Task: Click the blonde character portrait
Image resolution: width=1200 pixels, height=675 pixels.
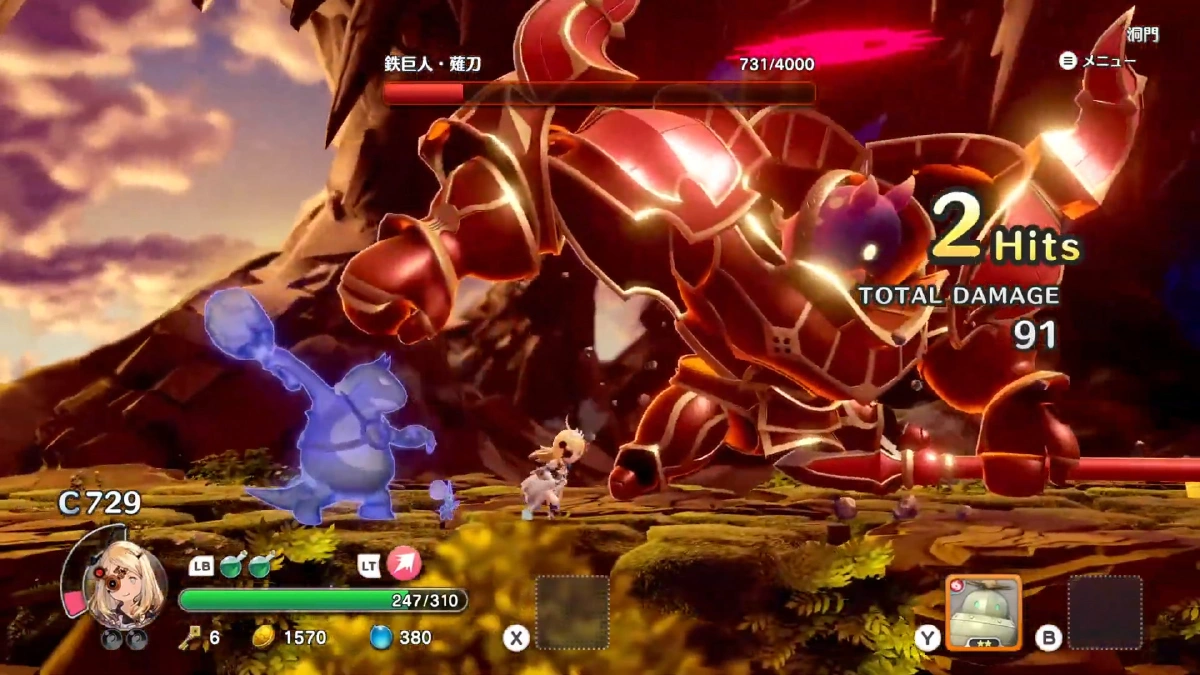Action: click(126, 587)
